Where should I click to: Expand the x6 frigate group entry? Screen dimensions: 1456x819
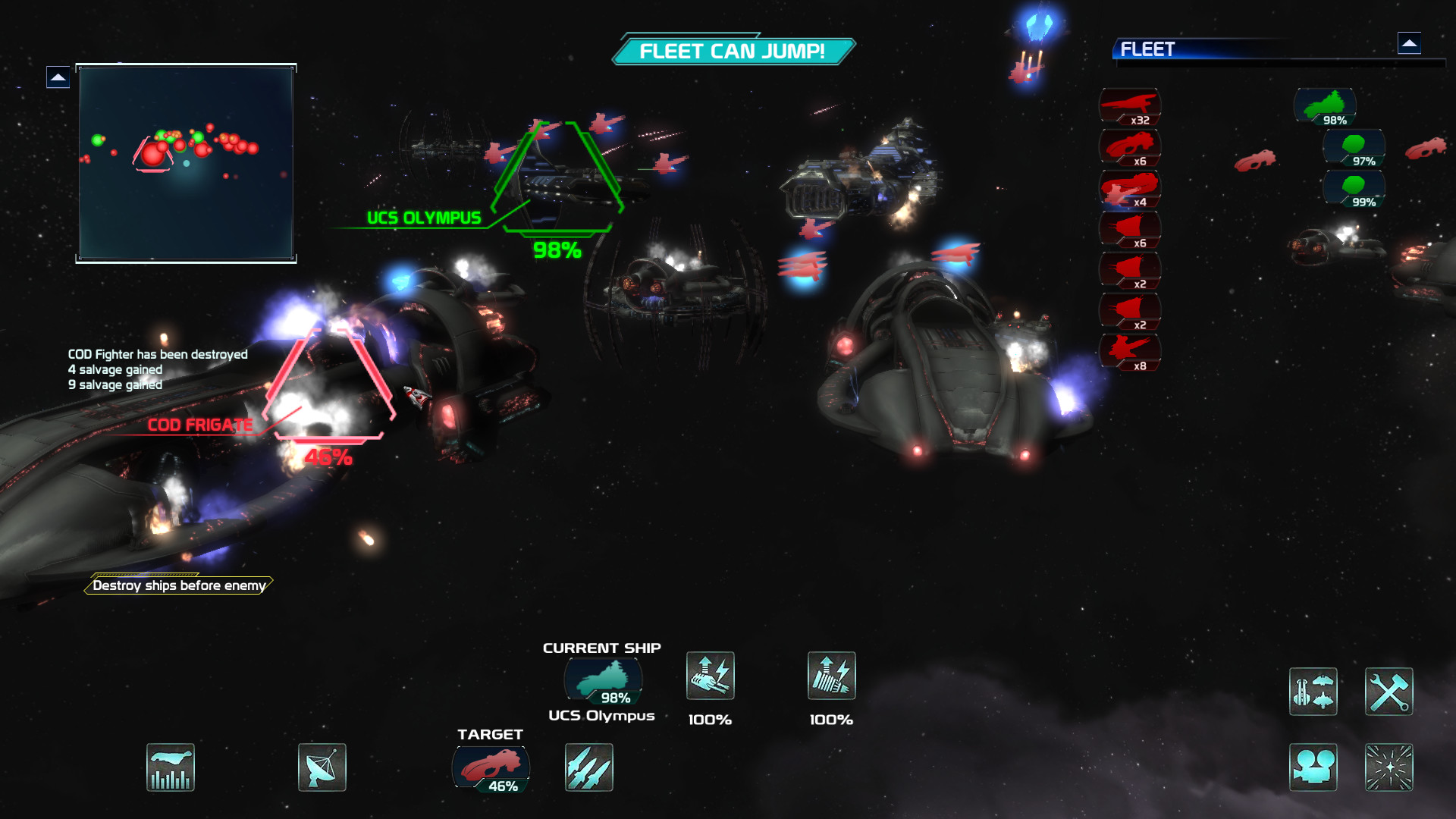tap(1130, 147)
